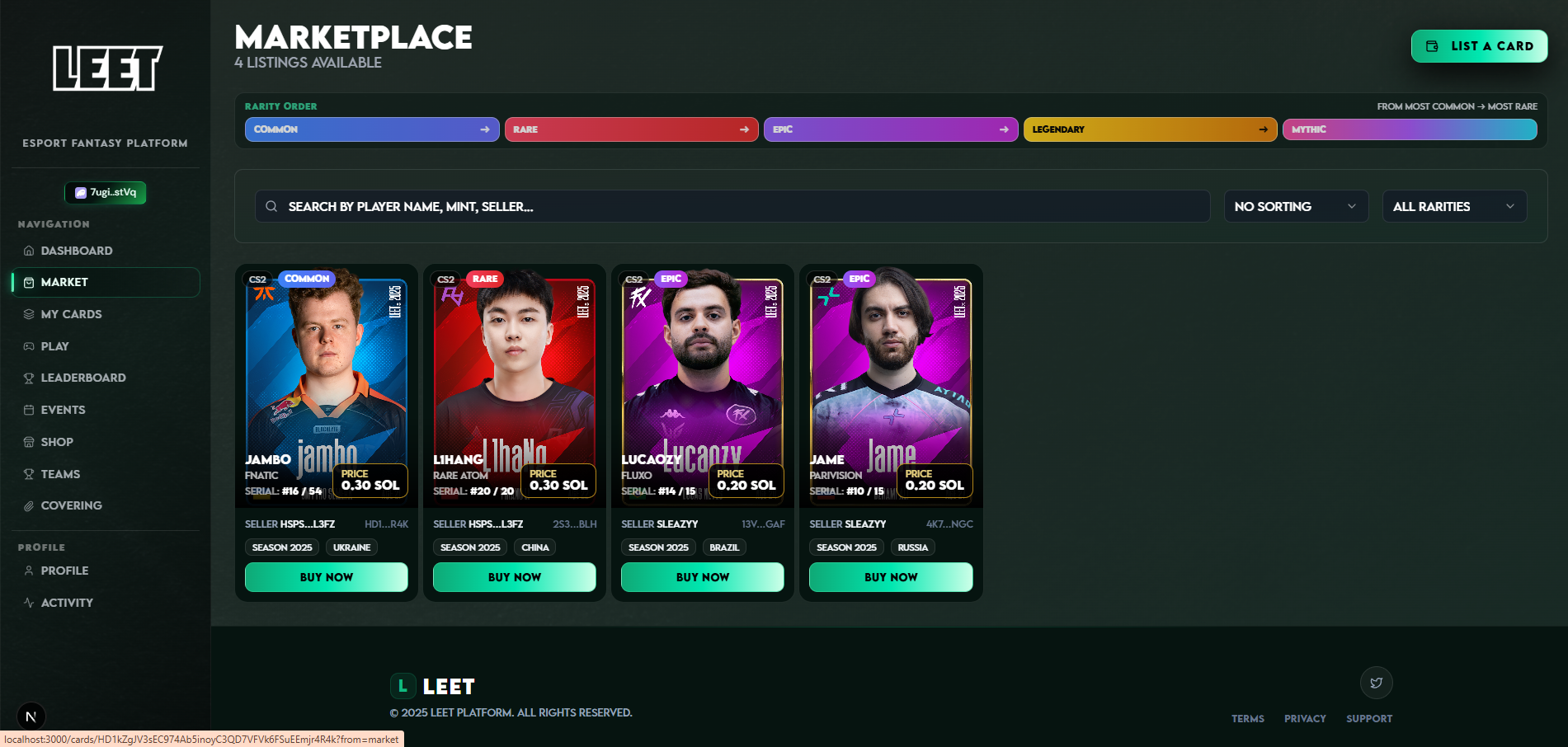
Task: Expand the ALL RARITIES dropdown
Action: 1453,206
